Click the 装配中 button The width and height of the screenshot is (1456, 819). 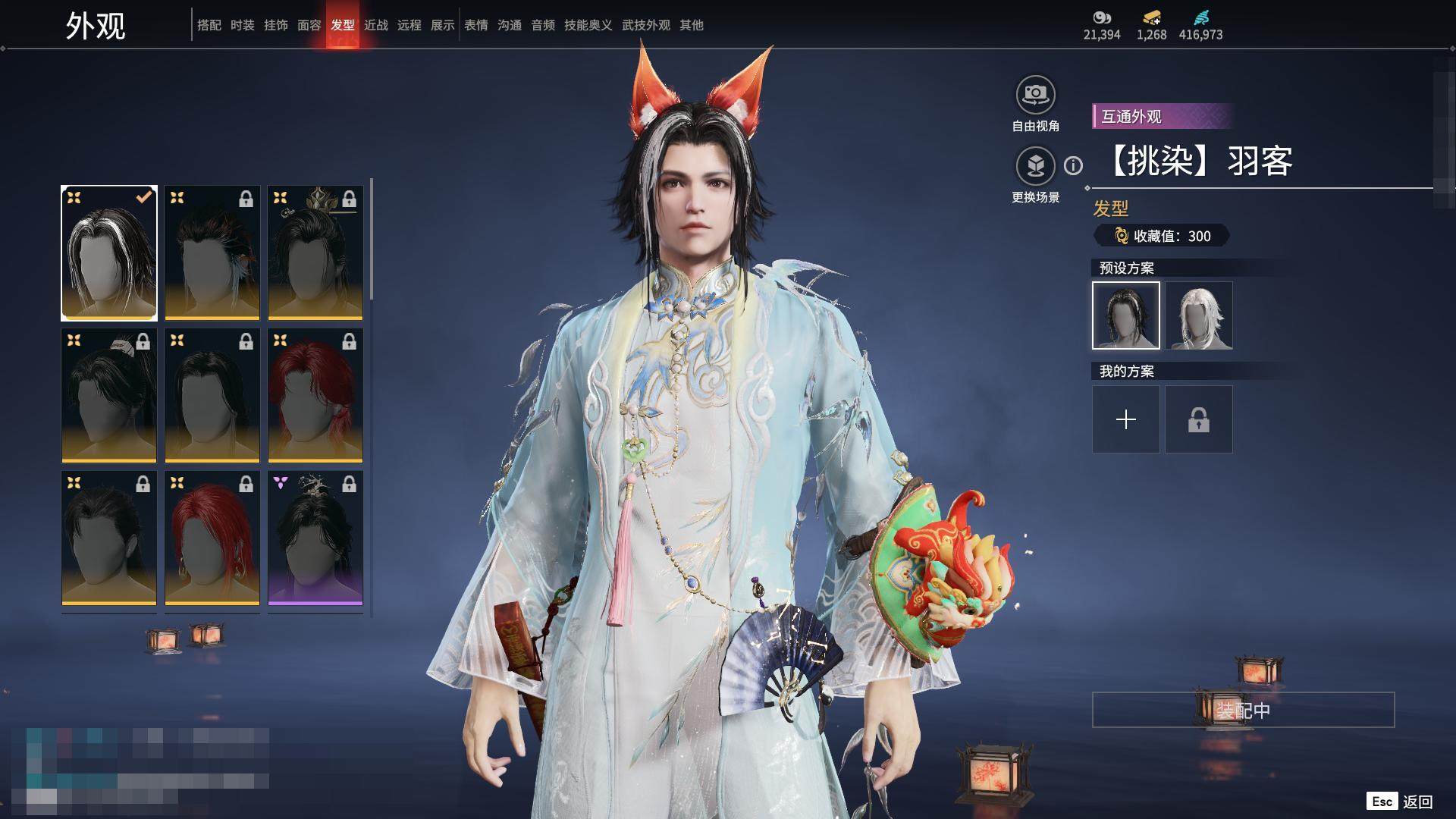pos(1243,710)
